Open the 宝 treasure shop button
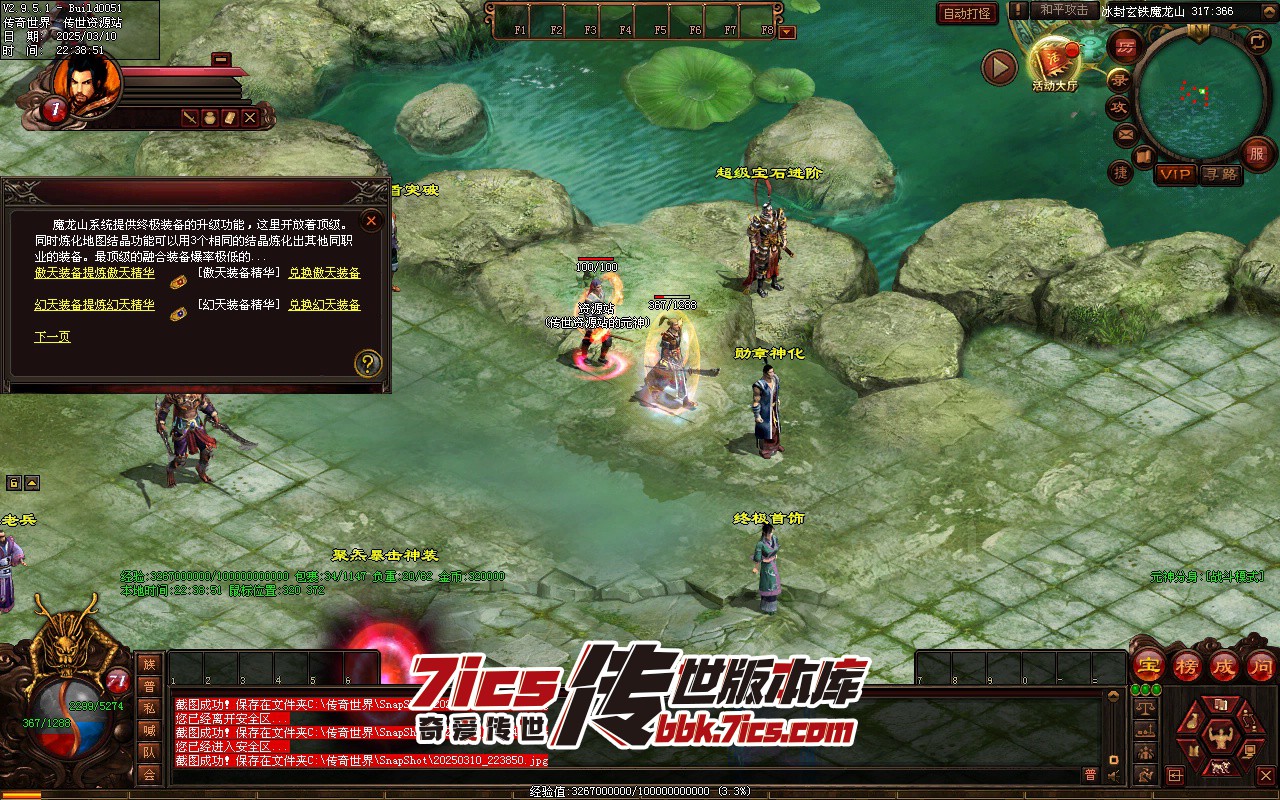The height and width of the screenshot is (800, 1280). pyautogui.click(x=1149, y=666)
